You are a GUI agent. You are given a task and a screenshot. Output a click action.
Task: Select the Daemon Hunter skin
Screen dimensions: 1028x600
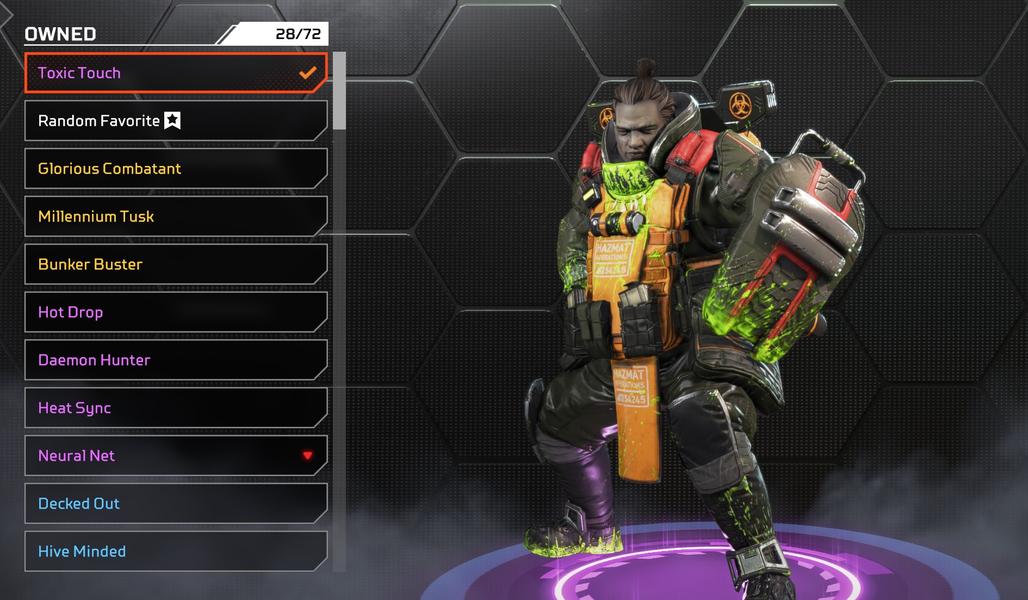[x=175, y=360]
